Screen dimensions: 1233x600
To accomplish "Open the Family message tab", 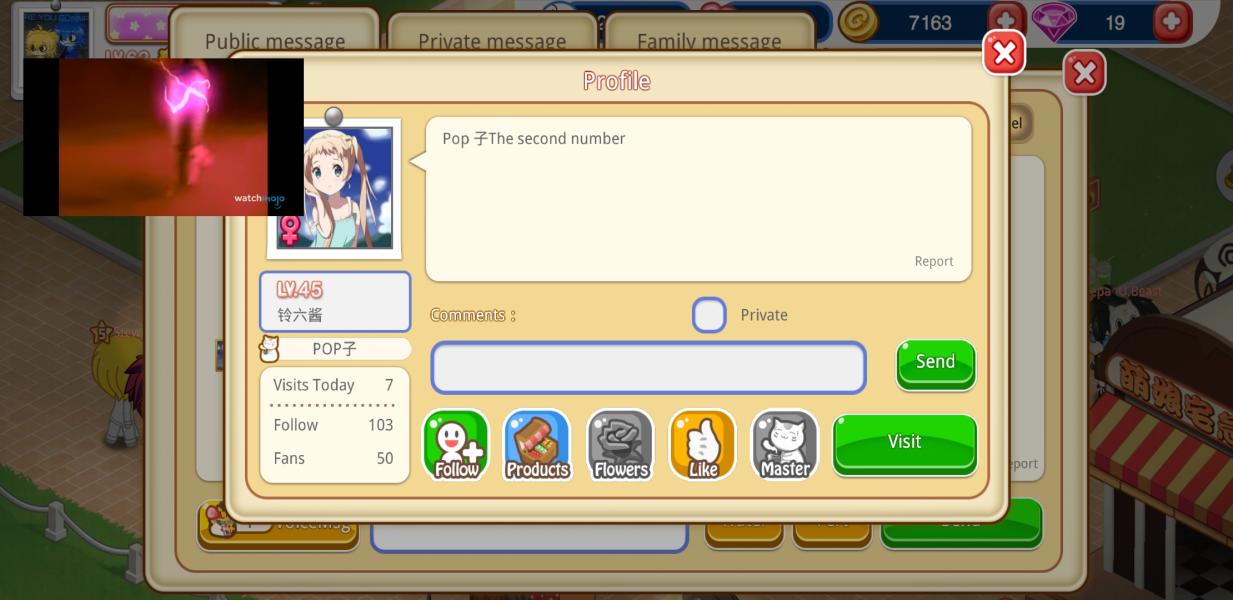I will click(708, 40).
